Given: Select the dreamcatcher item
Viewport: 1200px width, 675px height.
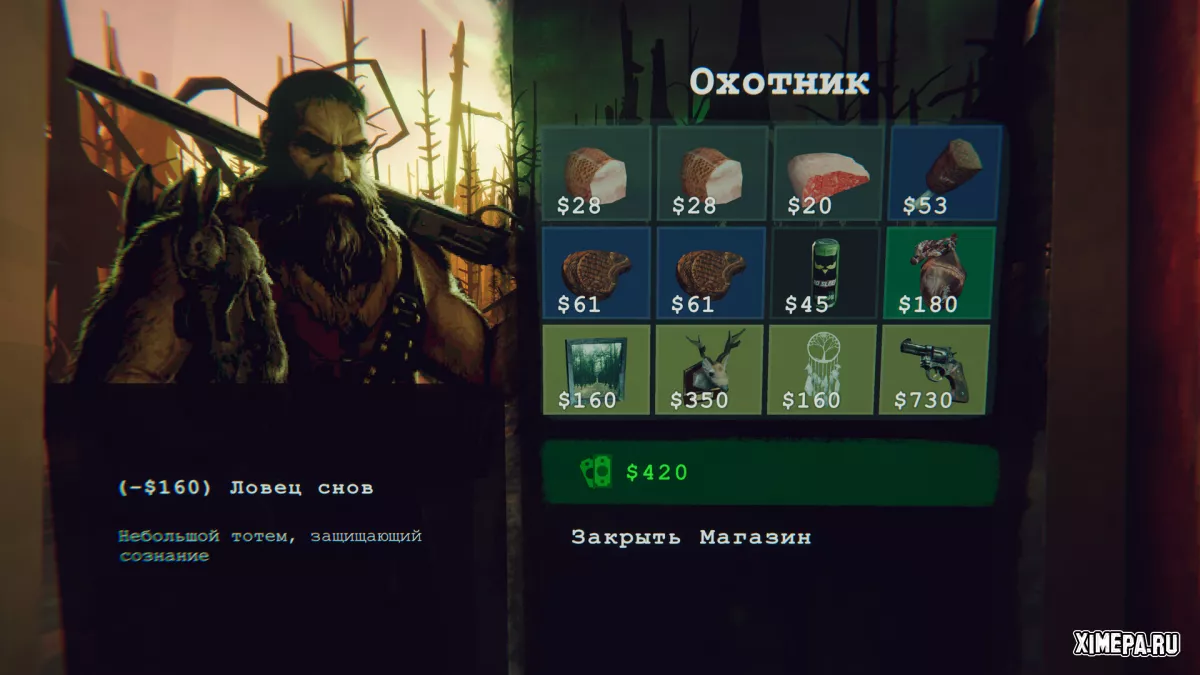Looking at the screenshot, I should [x=822, y=369].
